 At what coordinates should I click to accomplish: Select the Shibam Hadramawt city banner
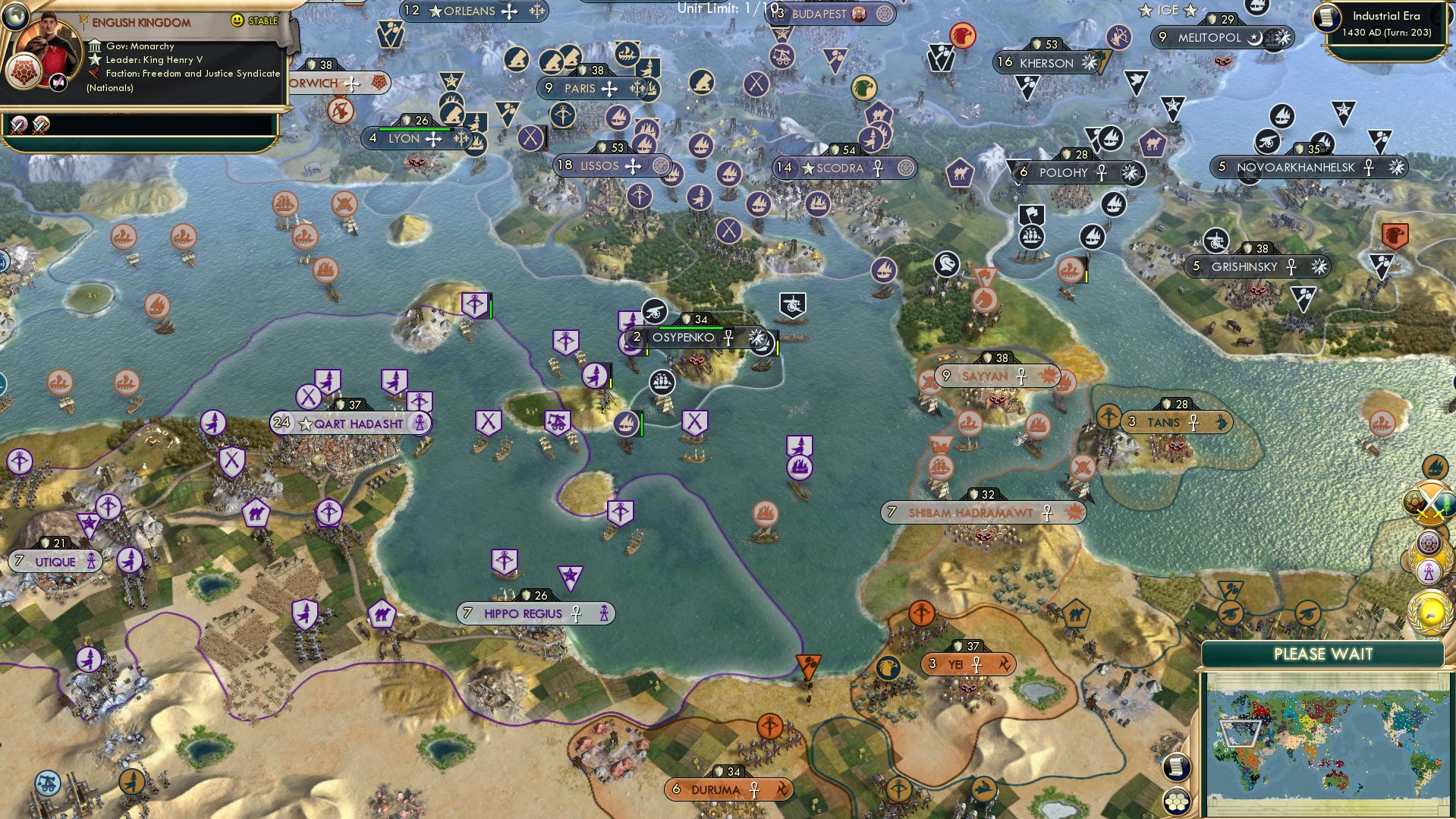point(977,512)
